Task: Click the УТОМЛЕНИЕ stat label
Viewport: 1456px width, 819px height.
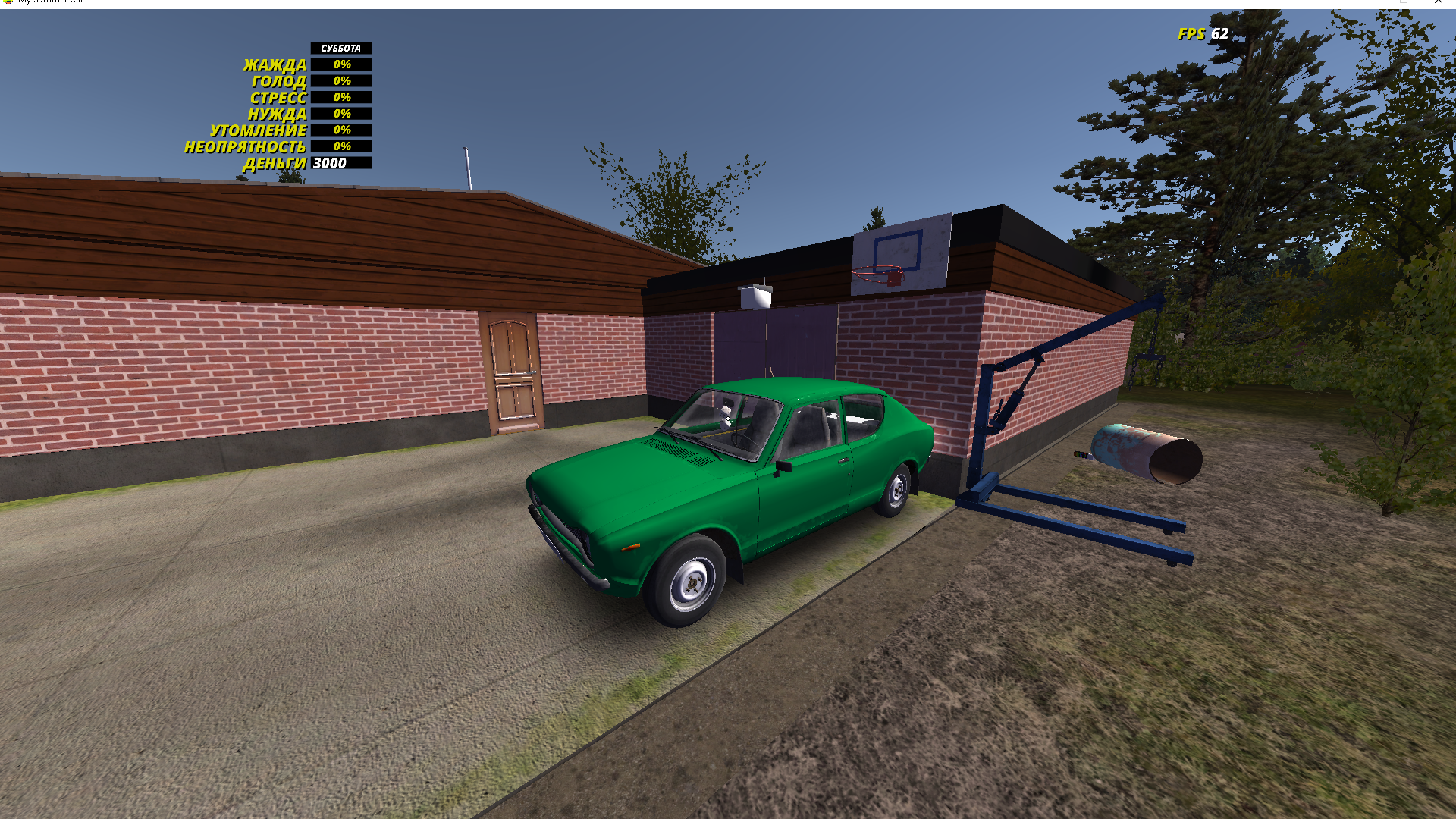Action: (259, 130)
